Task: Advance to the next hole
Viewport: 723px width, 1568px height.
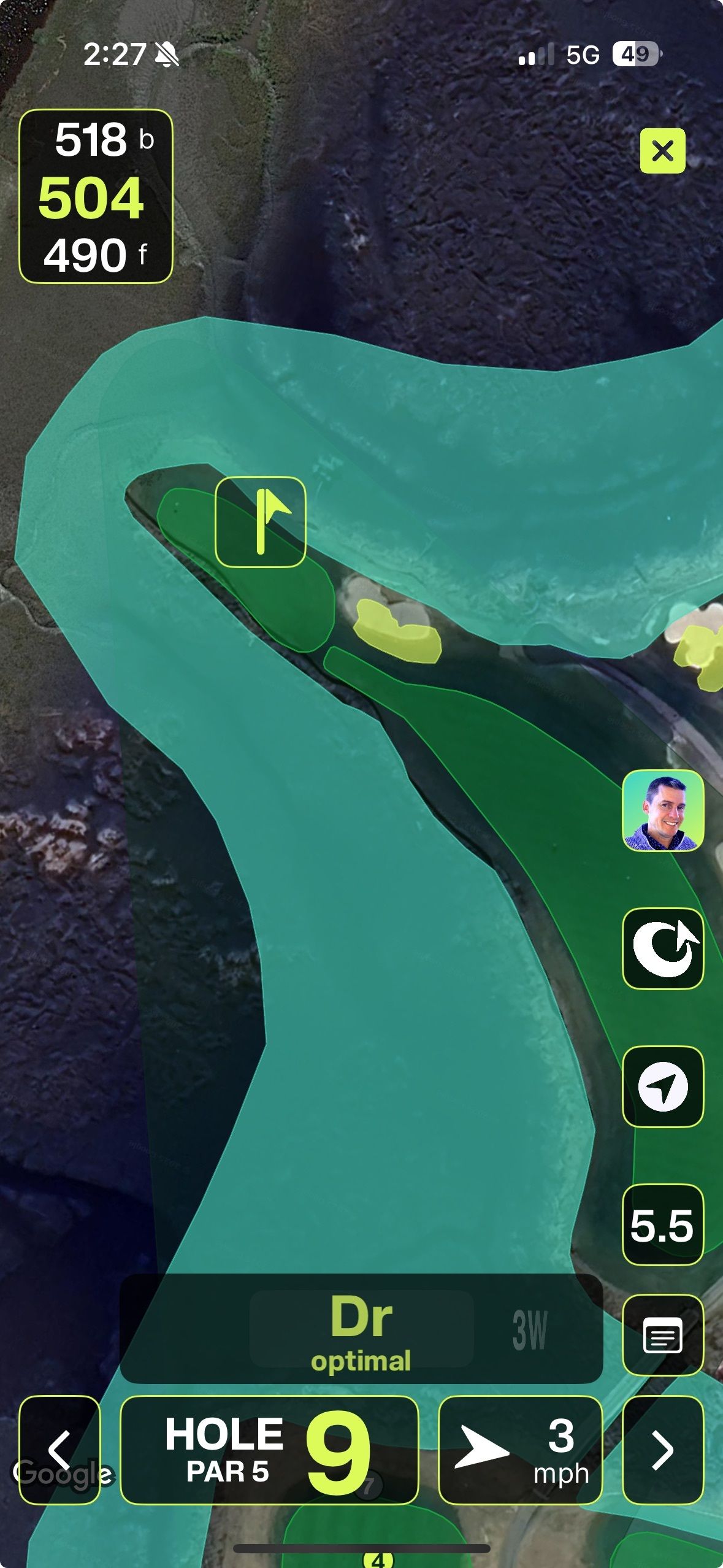Action: (x=662, y=1450)
